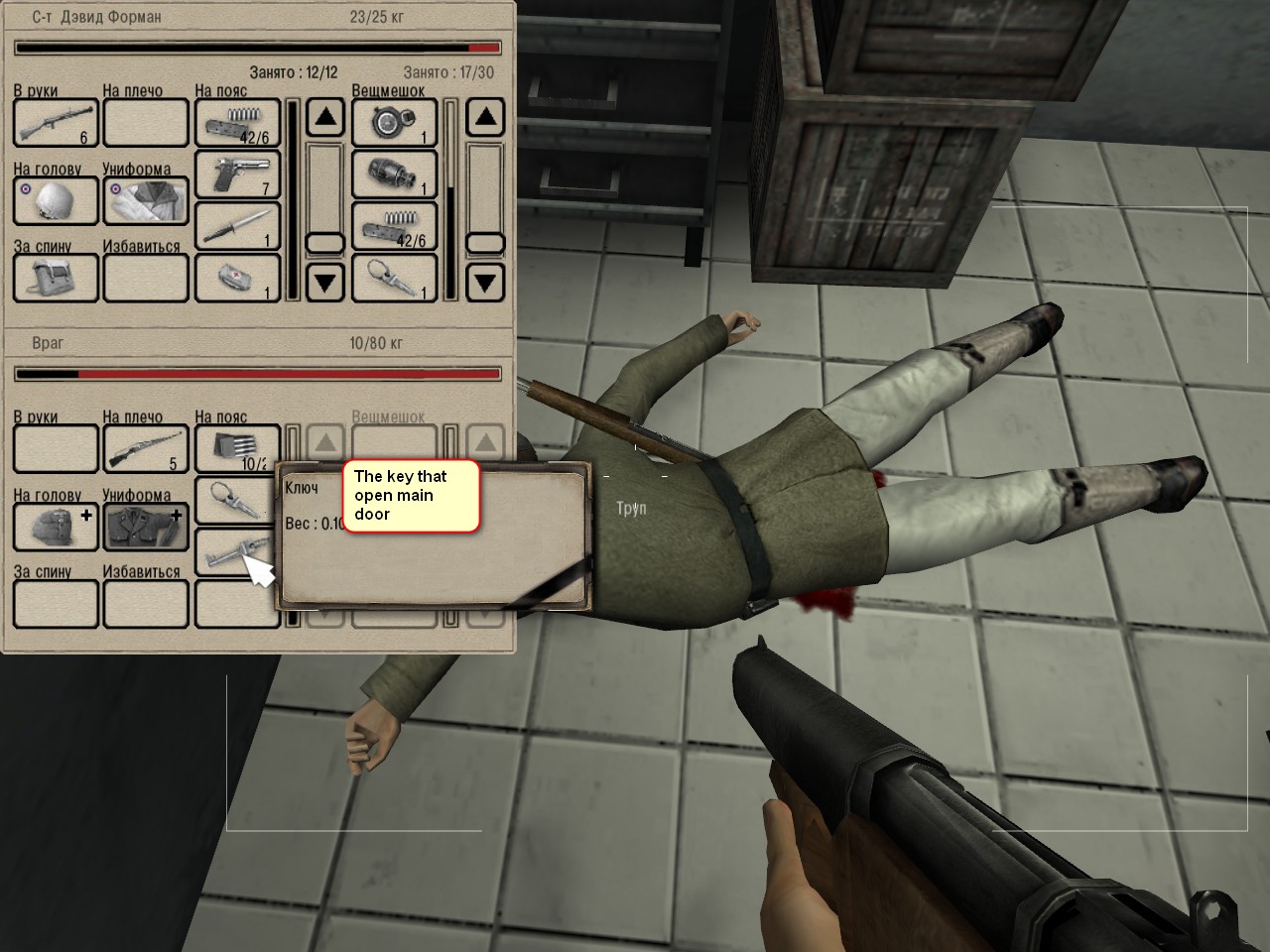Open the backpack in the player's back slot

point(56,278)
